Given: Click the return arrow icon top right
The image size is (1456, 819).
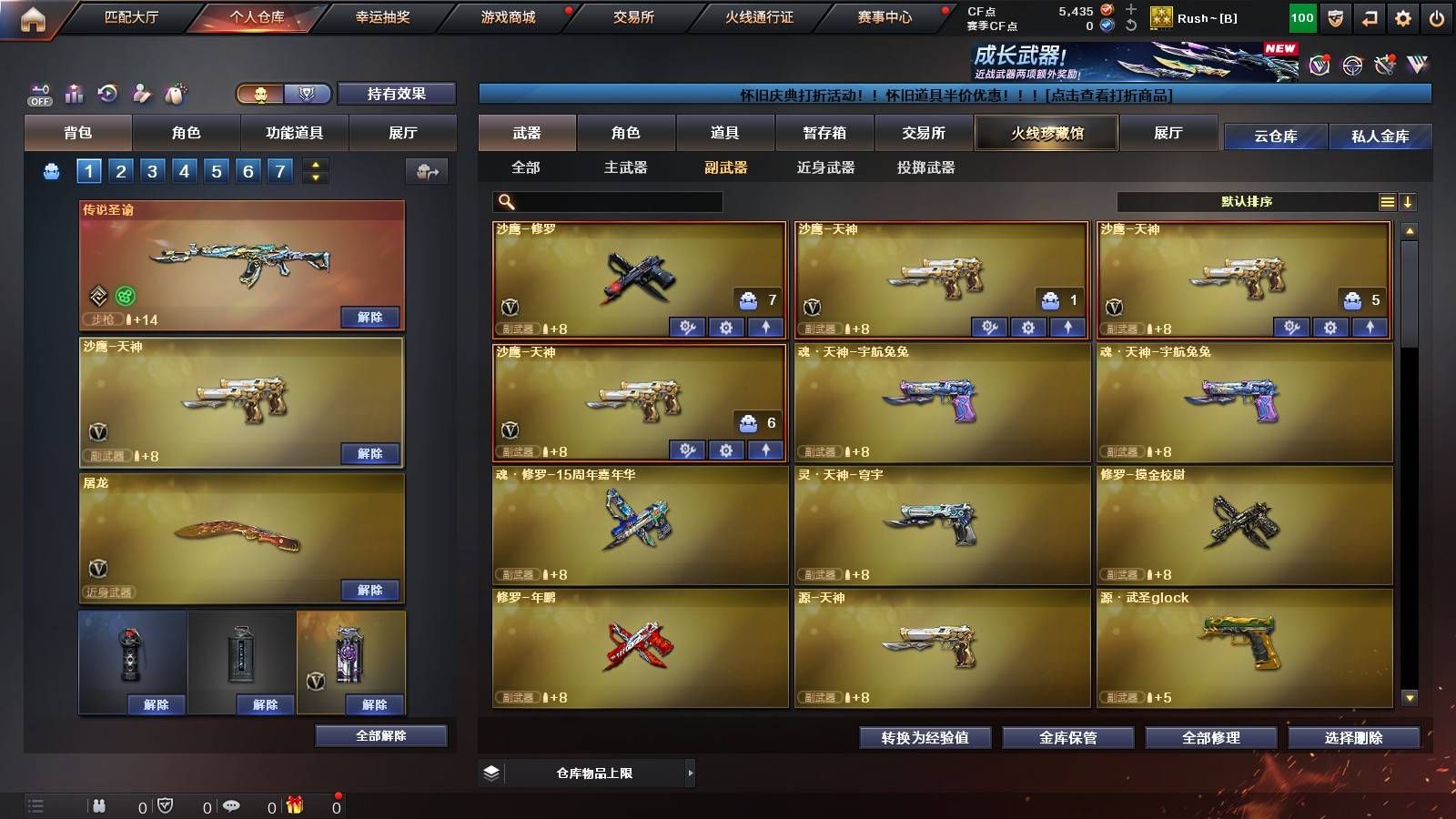Looking at the screenshot, I should (1367, 17).
